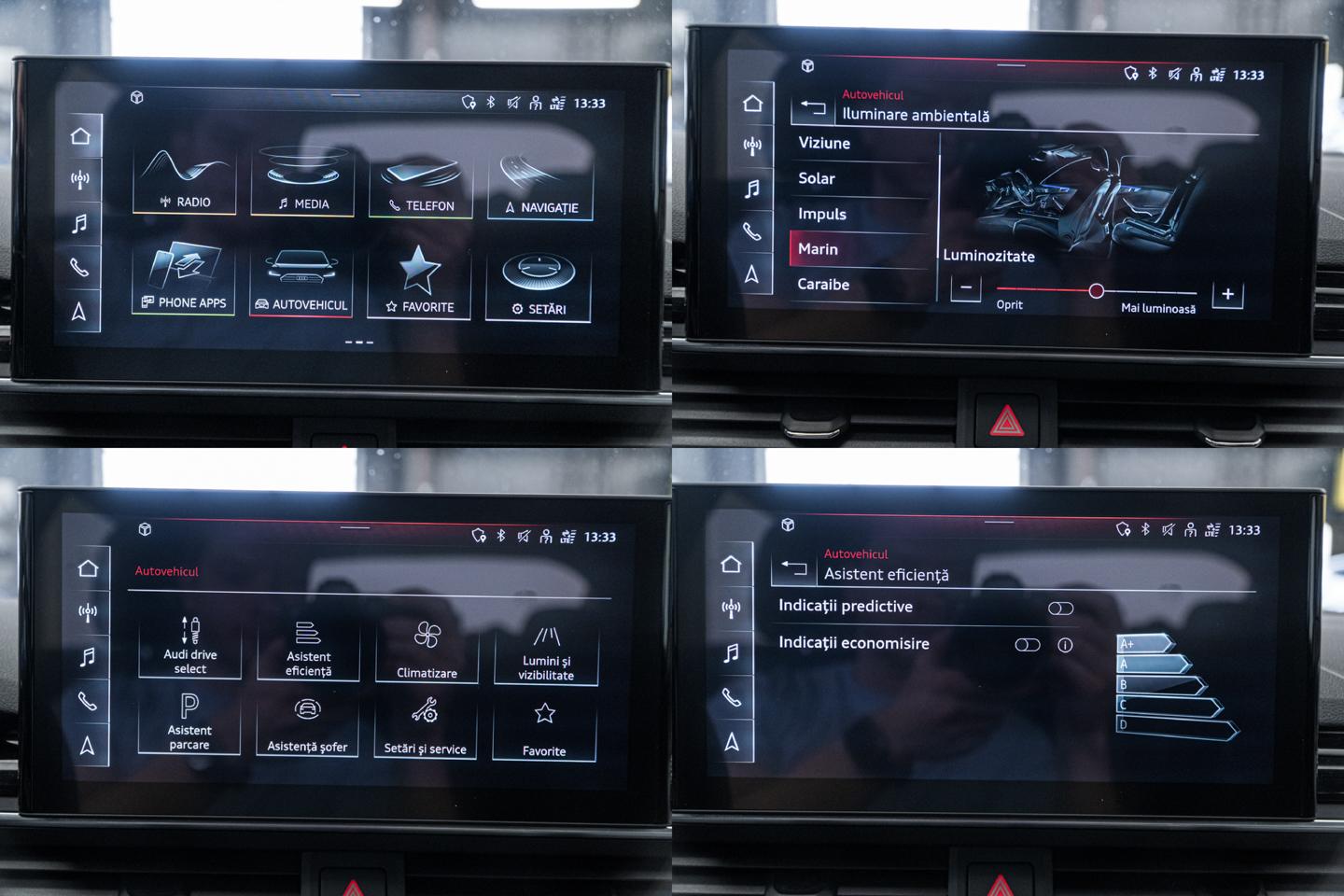
Task: Click the minus button for Luminozitate
Action: (x=966, y=288)
